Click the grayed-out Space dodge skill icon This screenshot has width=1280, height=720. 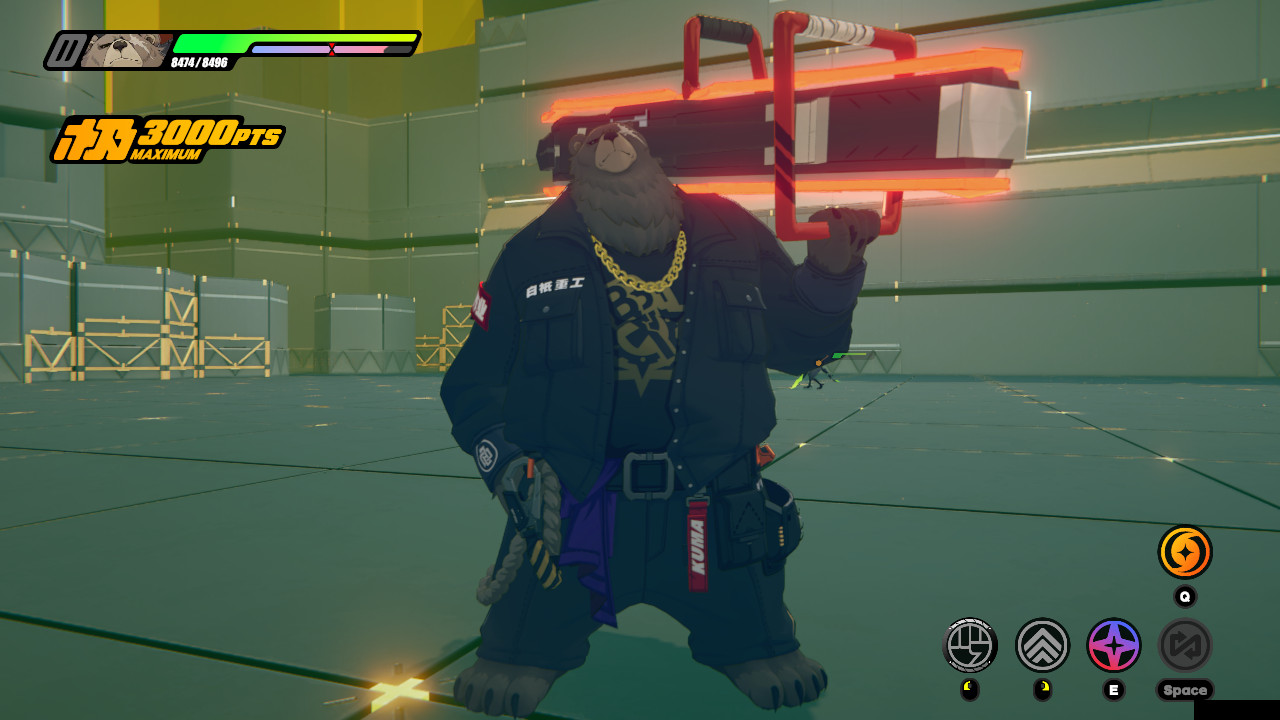(x=1186, y=646)
